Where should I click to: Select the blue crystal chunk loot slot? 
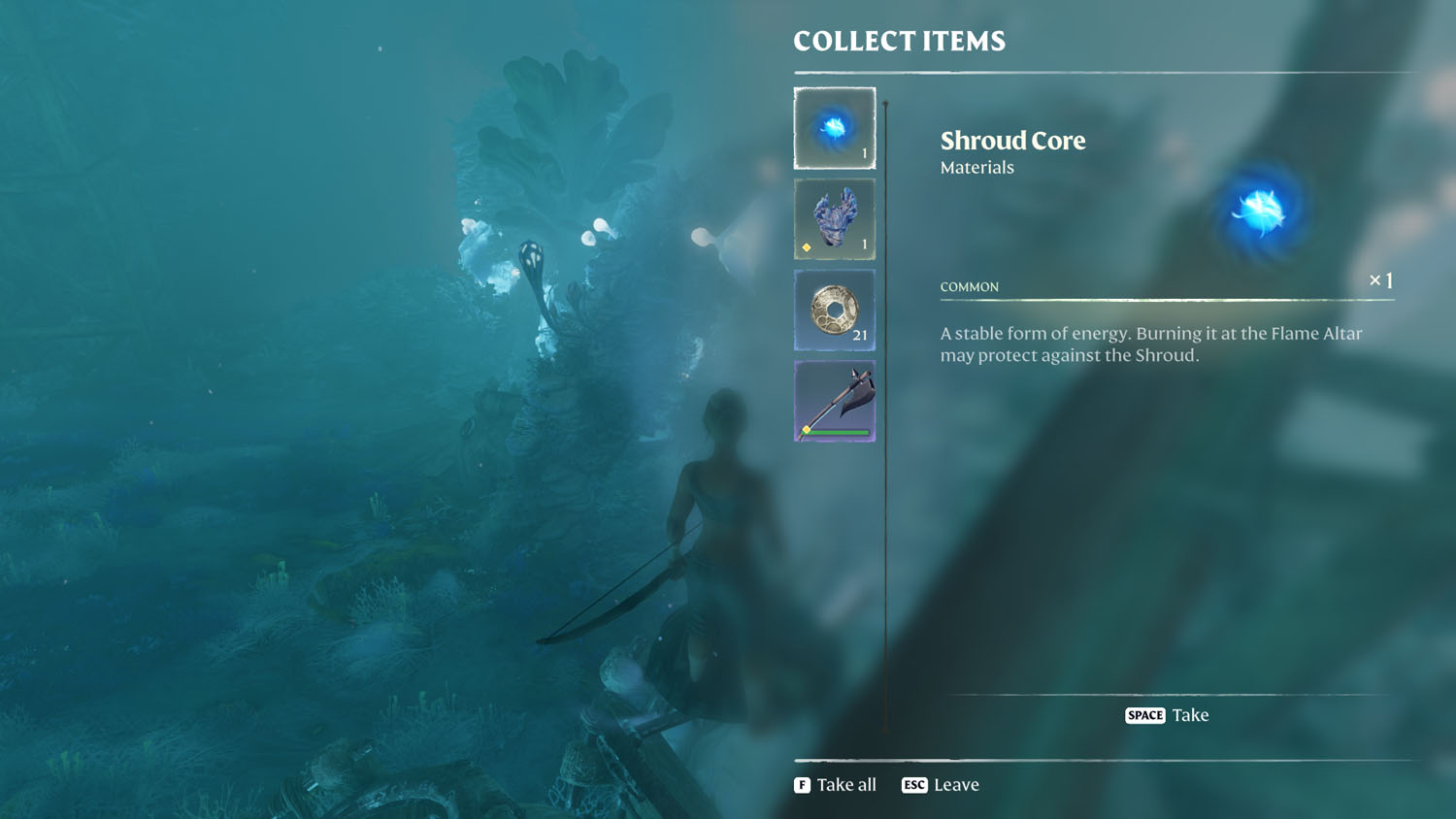[x=834, y=219]
